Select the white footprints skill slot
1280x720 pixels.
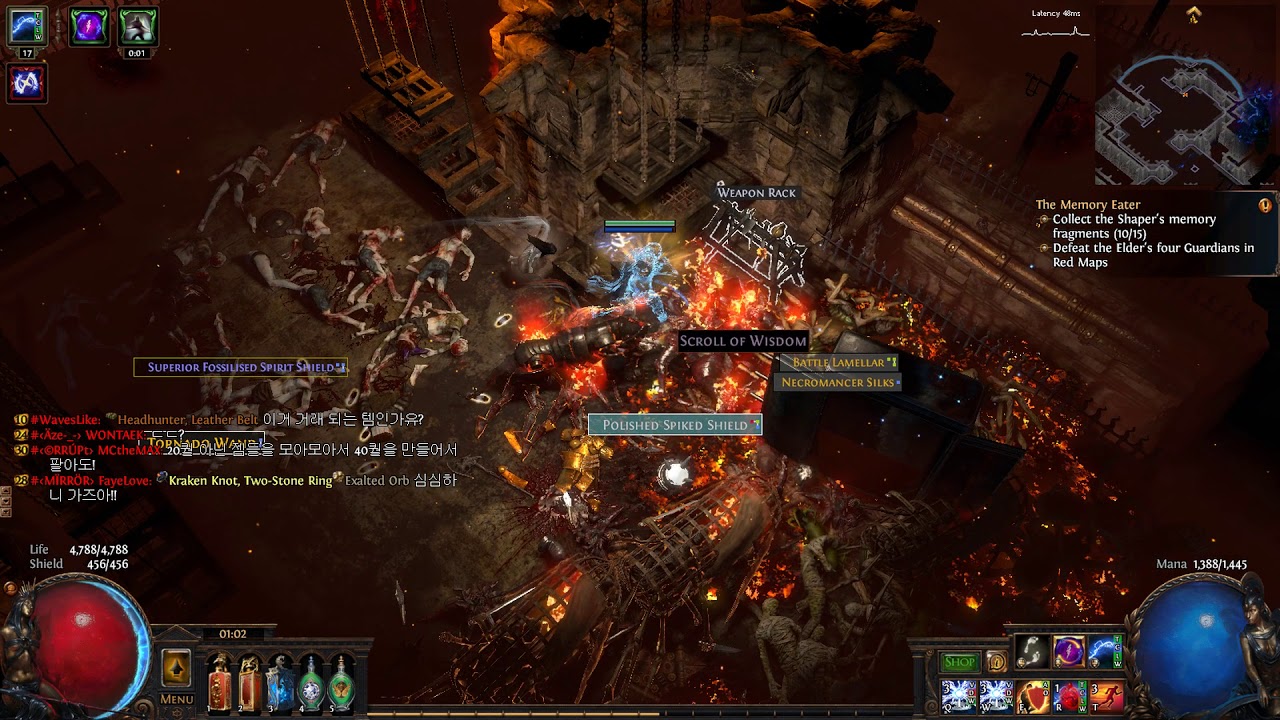click(1031, 652)
